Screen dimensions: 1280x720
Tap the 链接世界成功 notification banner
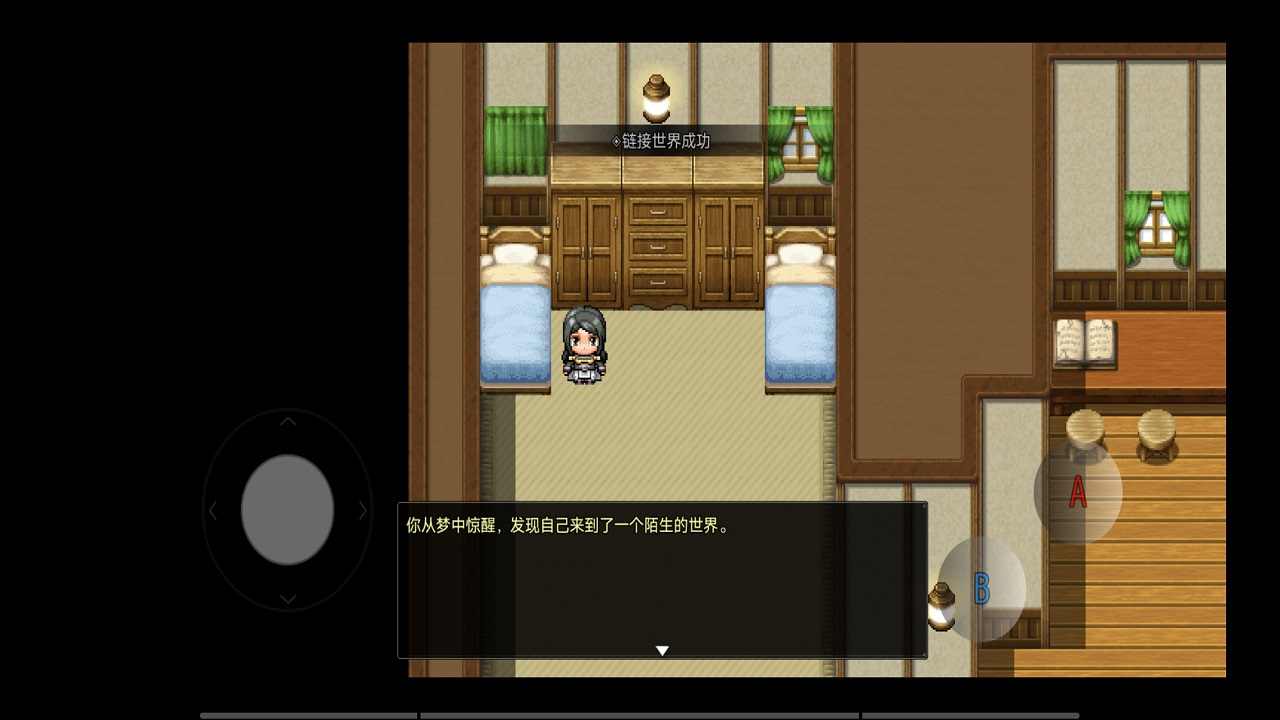[662, 141]
